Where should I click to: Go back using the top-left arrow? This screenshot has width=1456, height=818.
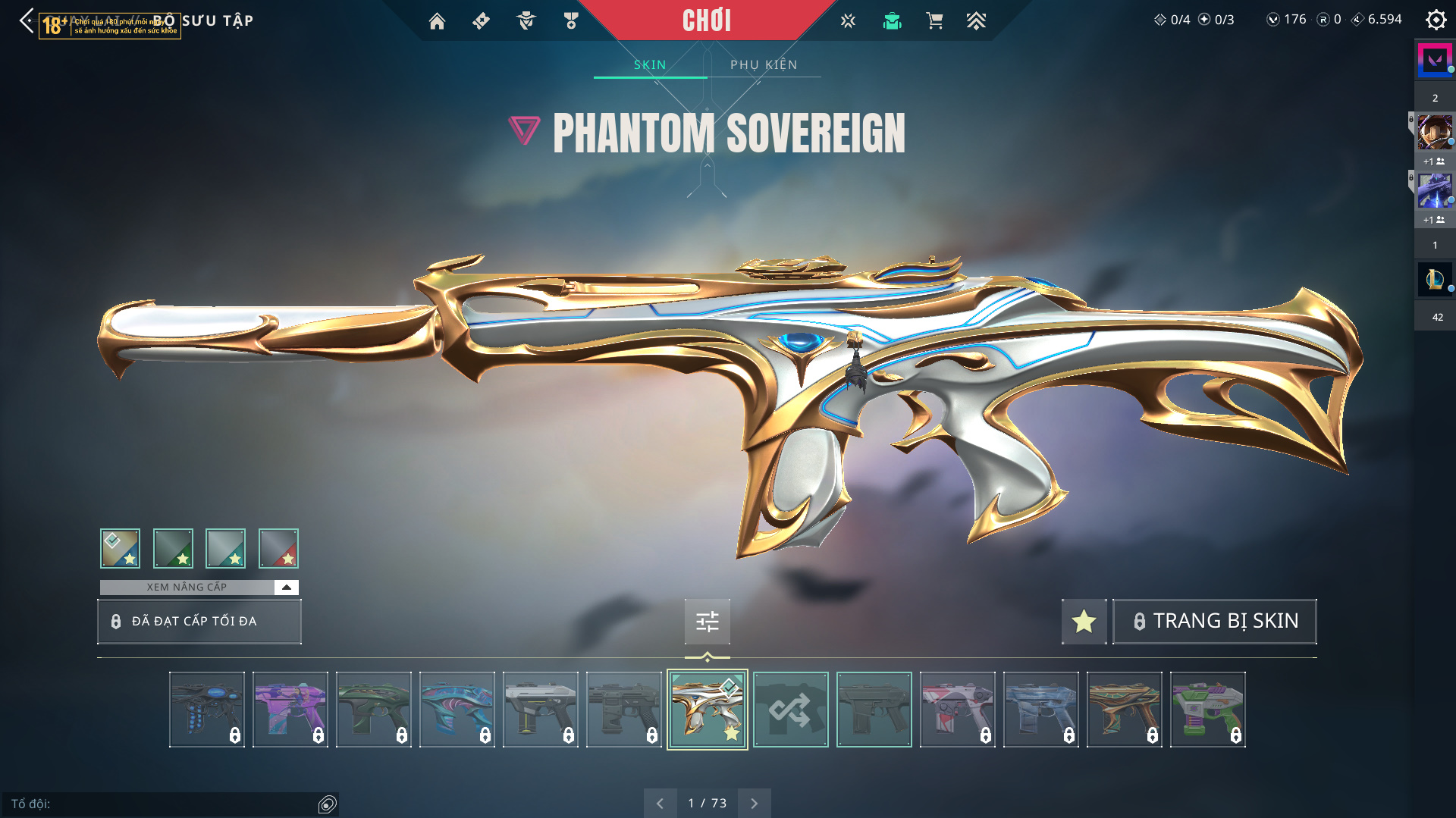point(27,21)
